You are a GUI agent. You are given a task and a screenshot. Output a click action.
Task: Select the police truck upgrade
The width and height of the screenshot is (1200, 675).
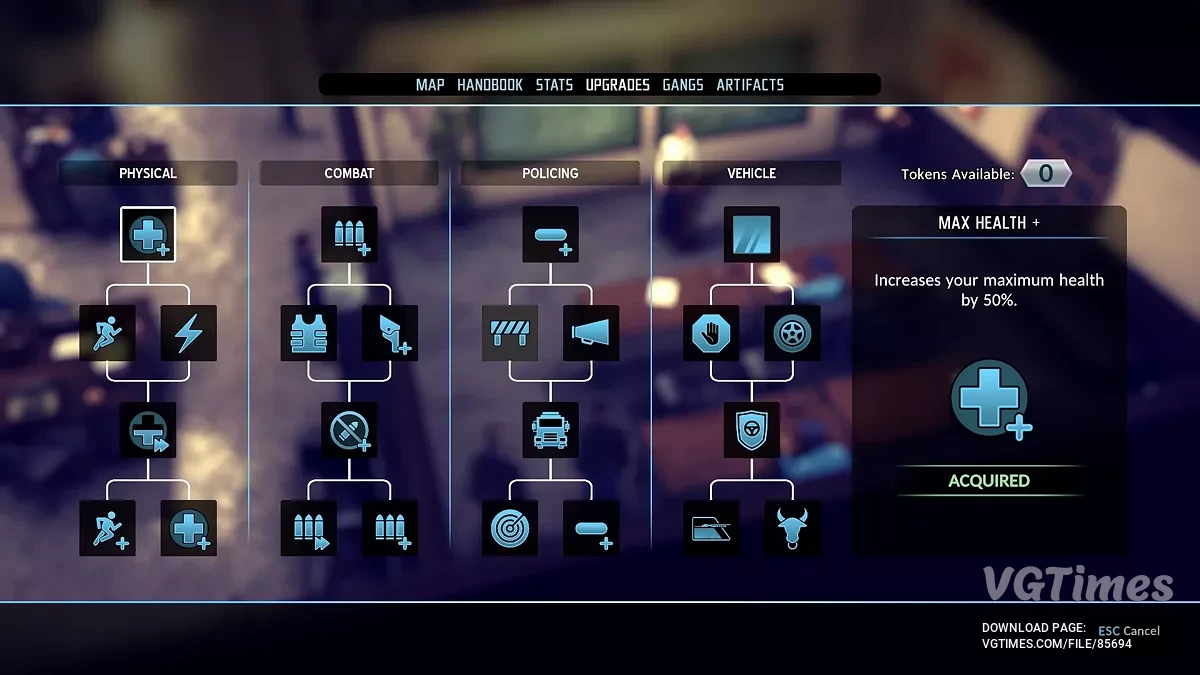pos(550,431)
